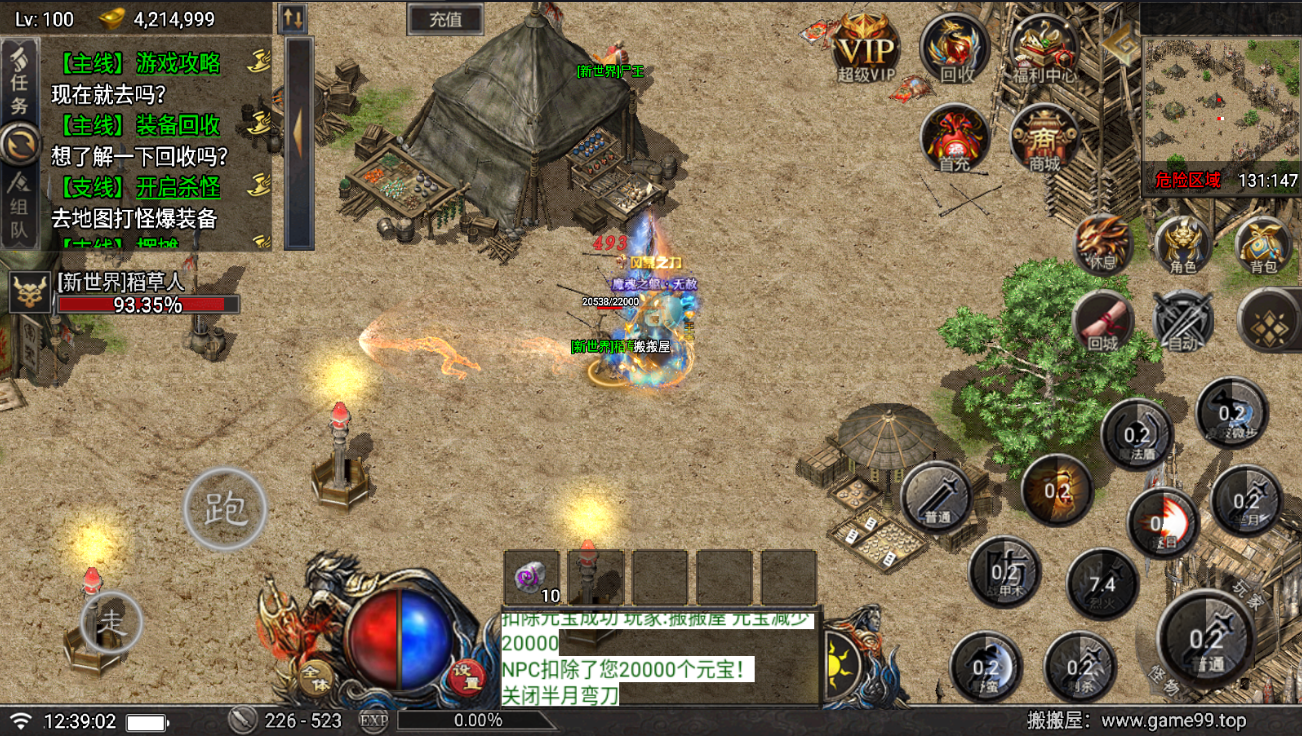Open the 超级VIP menu
1302x736 pixels.
[866, 47]
